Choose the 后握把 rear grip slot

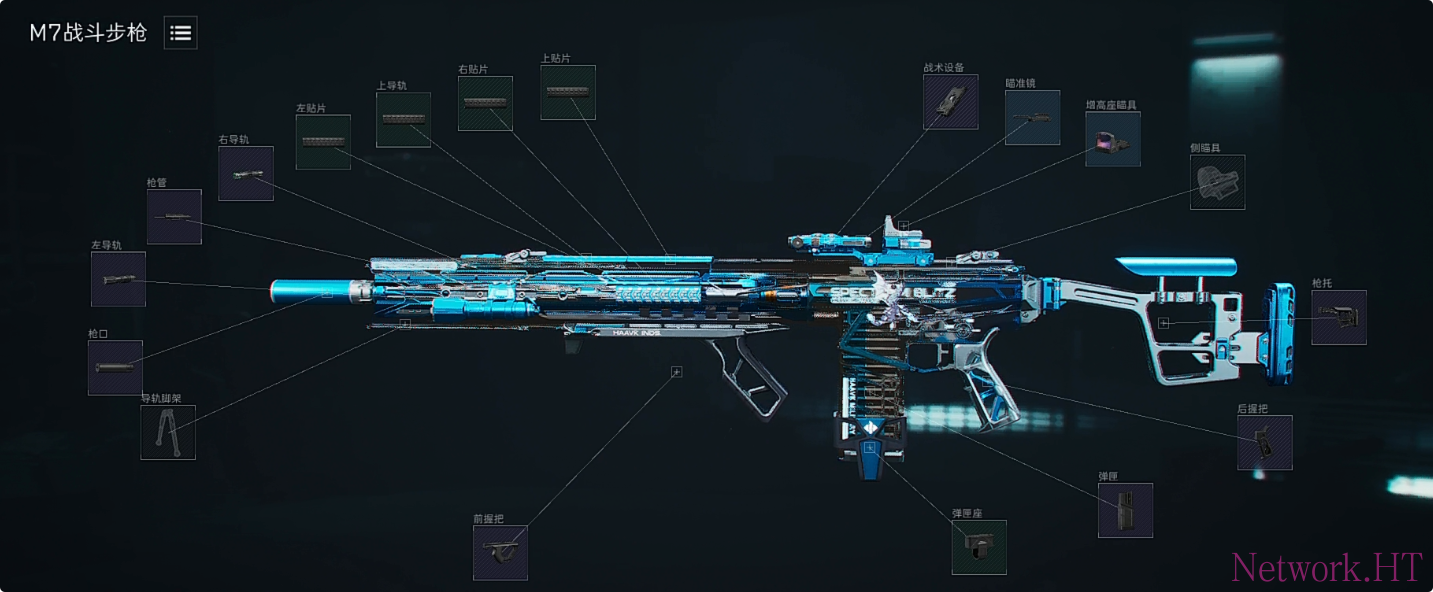point(1265,443)
